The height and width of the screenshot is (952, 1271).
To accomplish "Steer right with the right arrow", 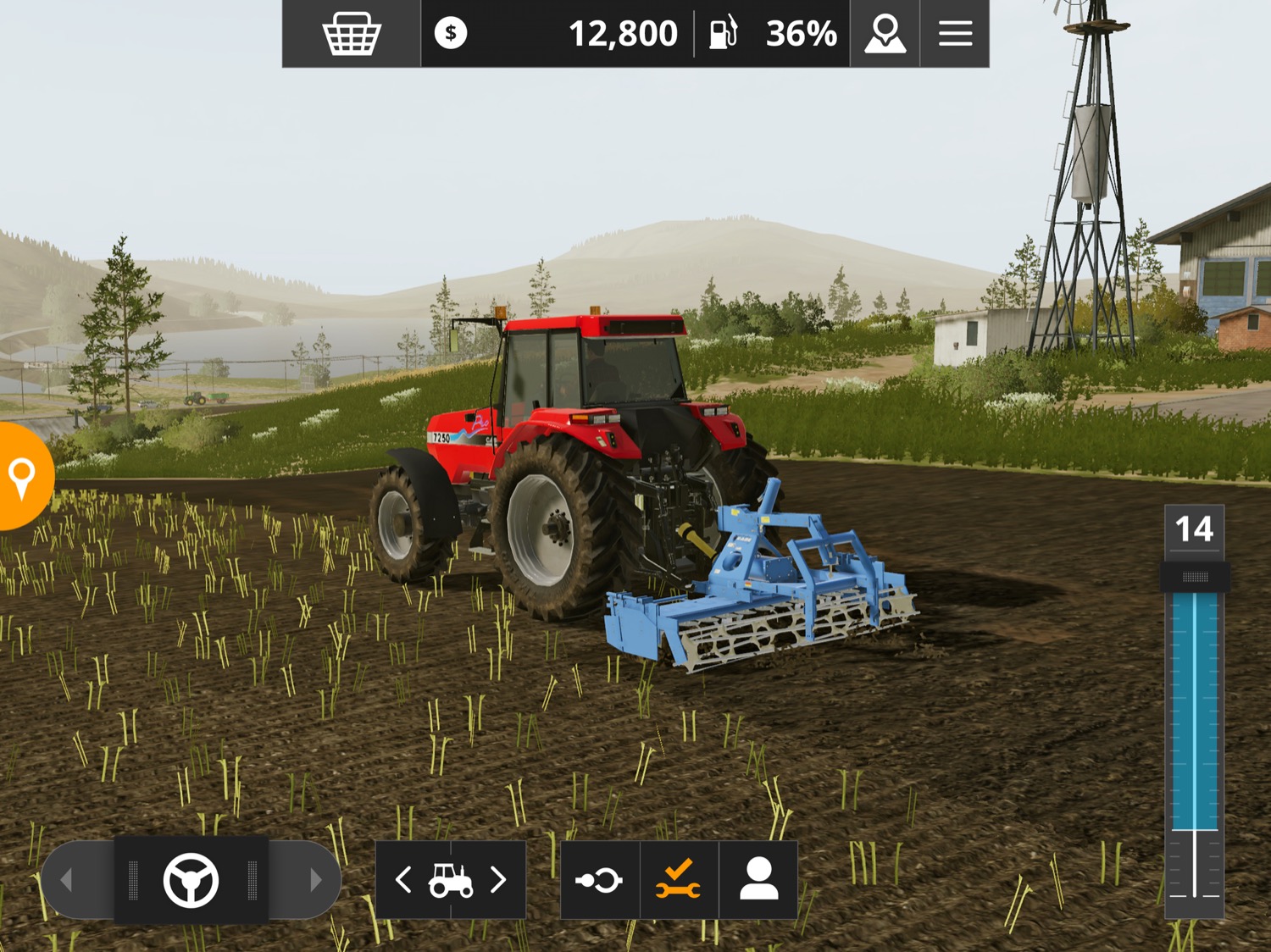I will 315,880.
